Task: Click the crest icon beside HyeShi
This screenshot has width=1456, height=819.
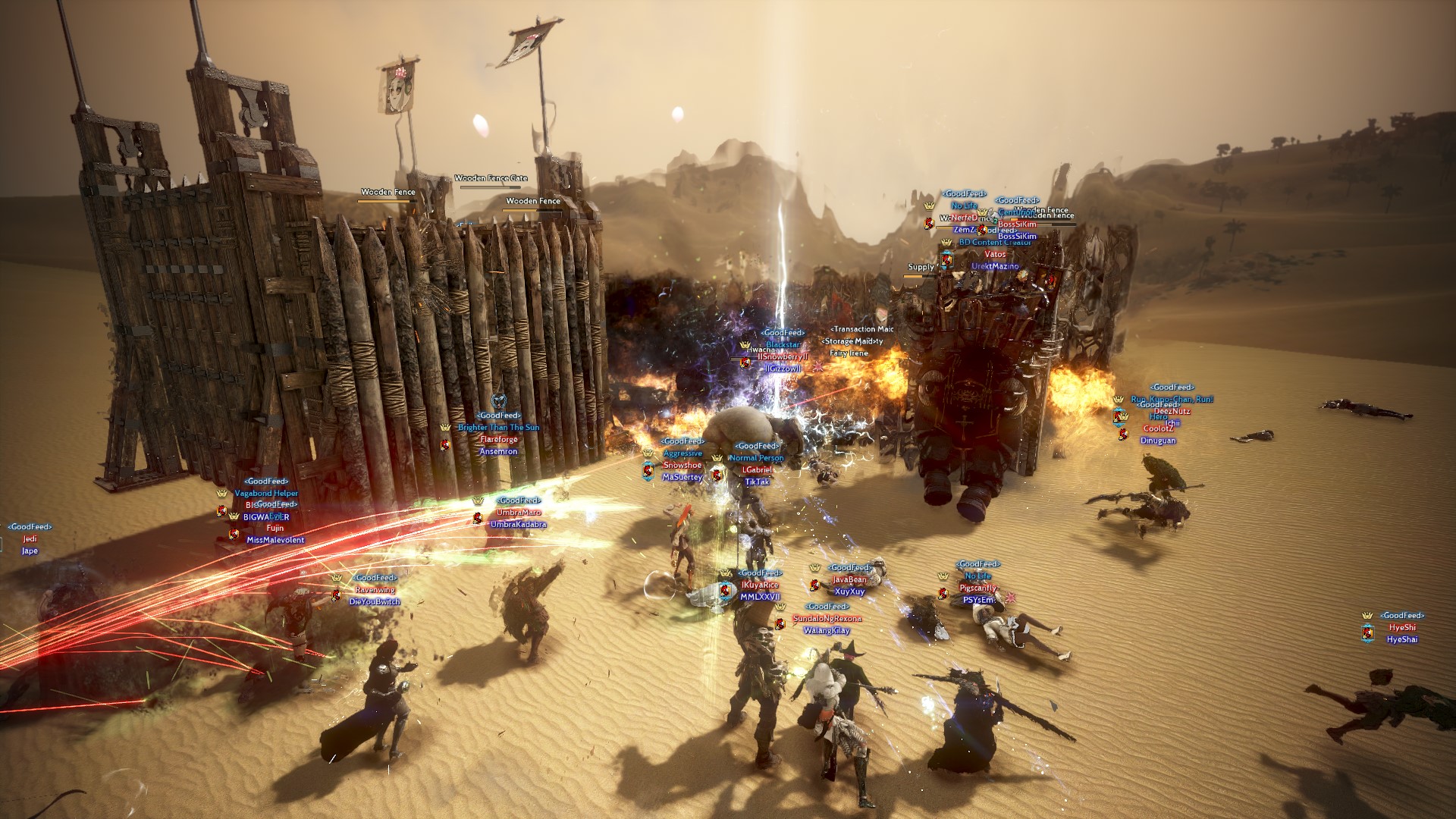Action: point(1367,632)
